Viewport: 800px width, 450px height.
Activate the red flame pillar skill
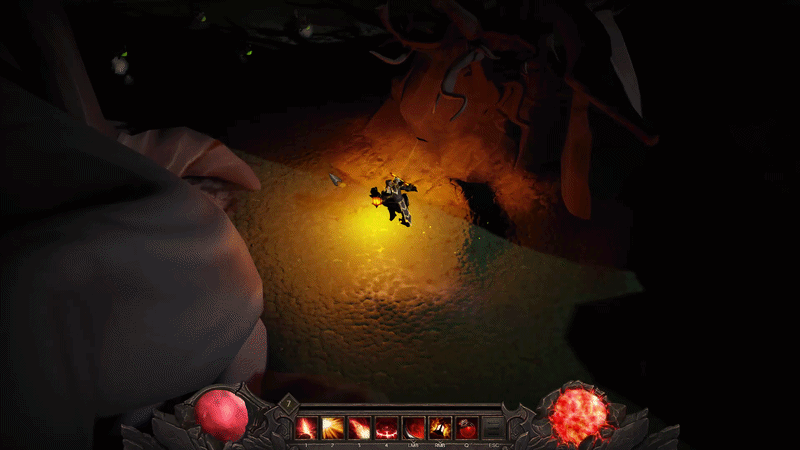(306, 427)
